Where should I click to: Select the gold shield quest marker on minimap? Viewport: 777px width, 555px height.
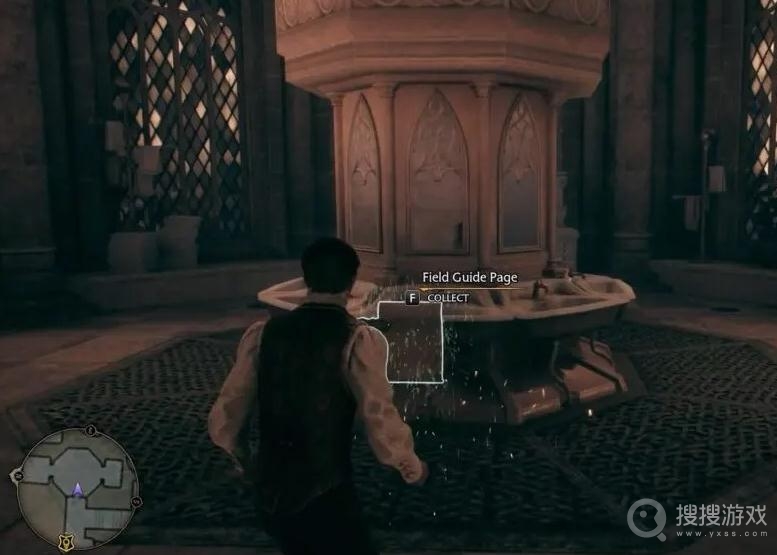point(66,542)
